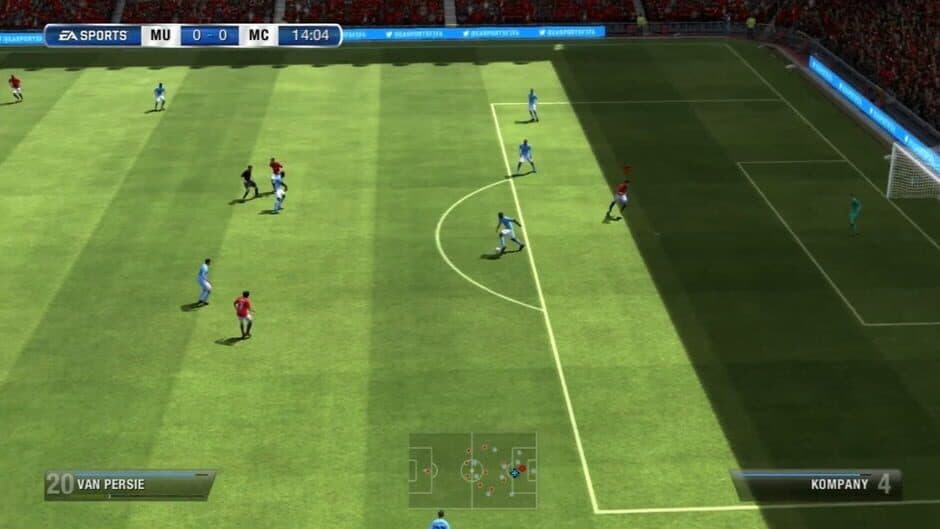Select the Van Persie player name panel
The width and height of the screenshot is (940, 529).
point(129,485)
